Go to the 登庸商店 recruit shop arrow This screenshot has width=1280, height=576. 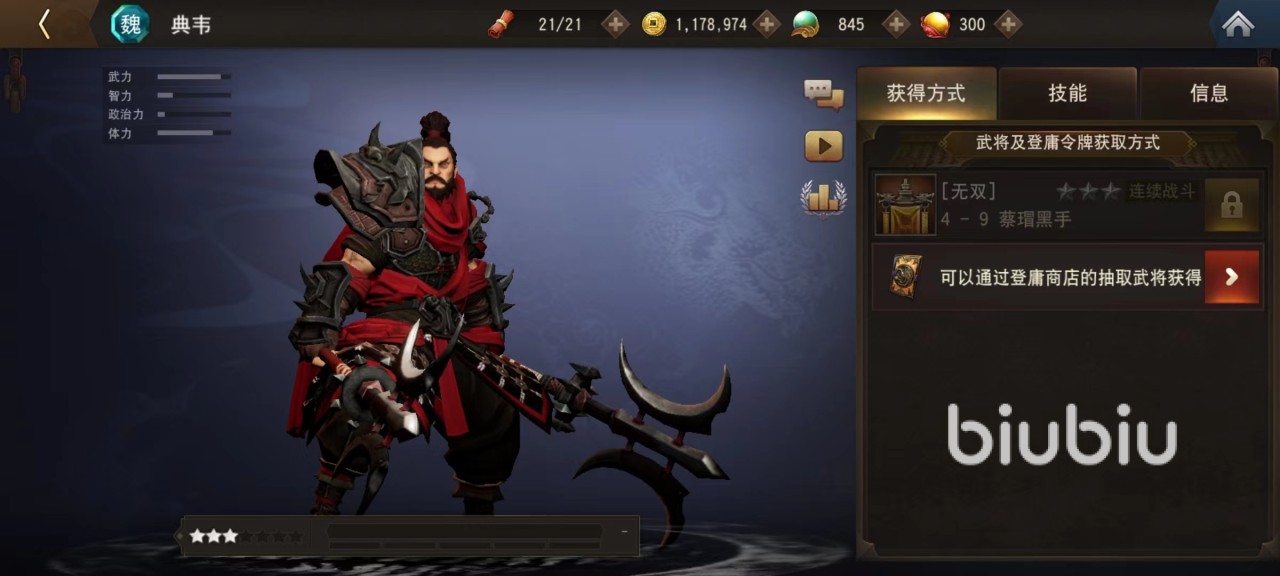click(x=1231, y=277)
